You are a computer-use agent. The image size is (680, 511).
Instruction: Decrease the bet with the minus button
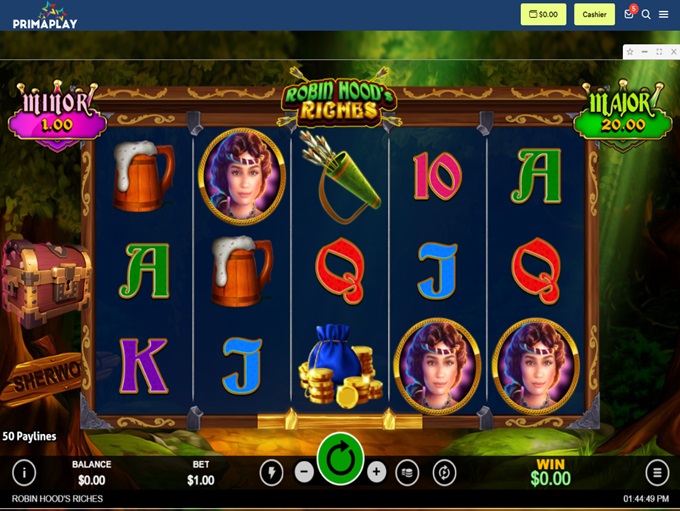(304, 472)
